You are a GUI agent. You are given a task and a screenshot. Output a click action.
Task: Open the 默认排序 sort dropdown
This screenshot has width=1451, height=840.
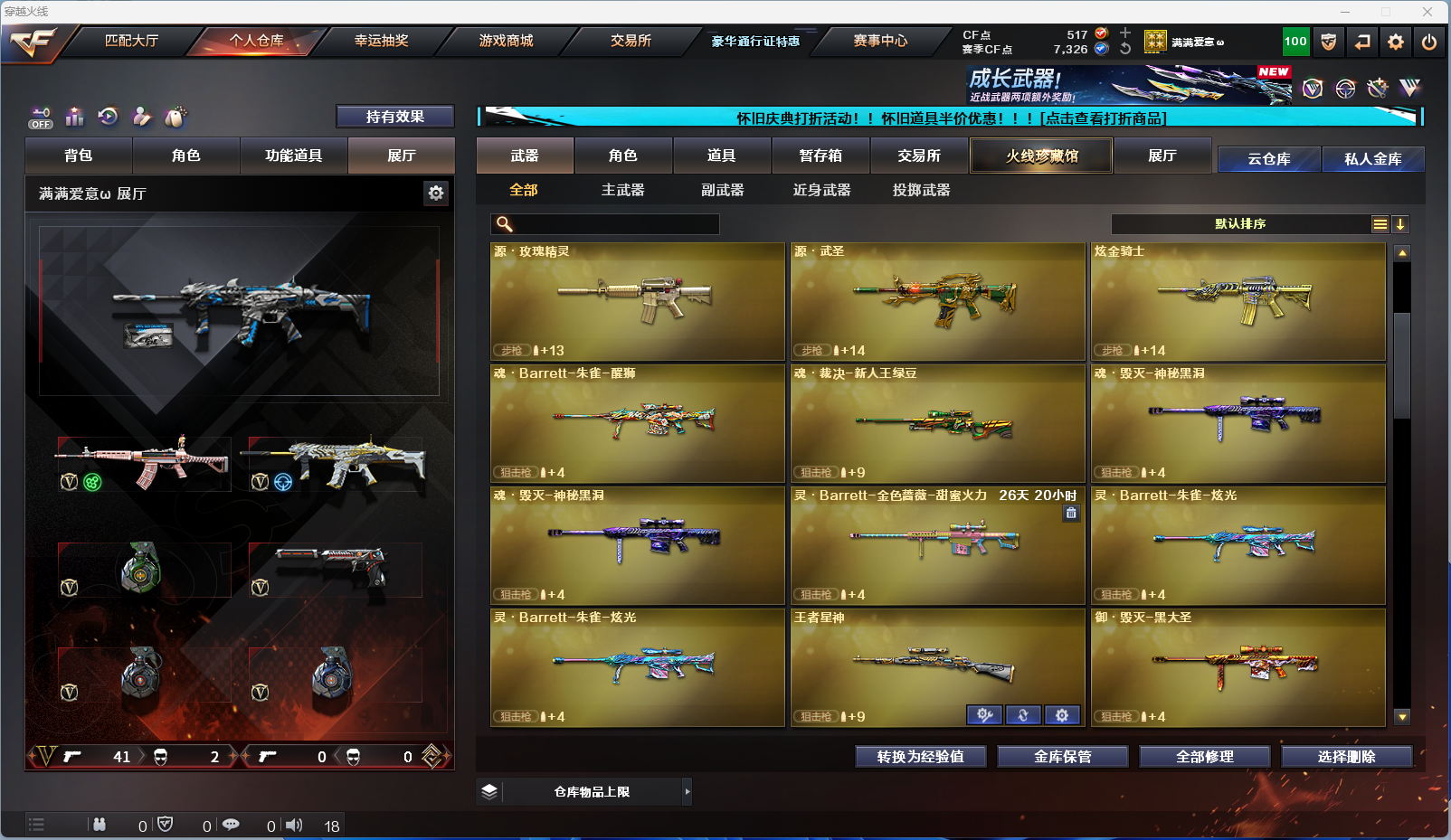point(1240,224)
